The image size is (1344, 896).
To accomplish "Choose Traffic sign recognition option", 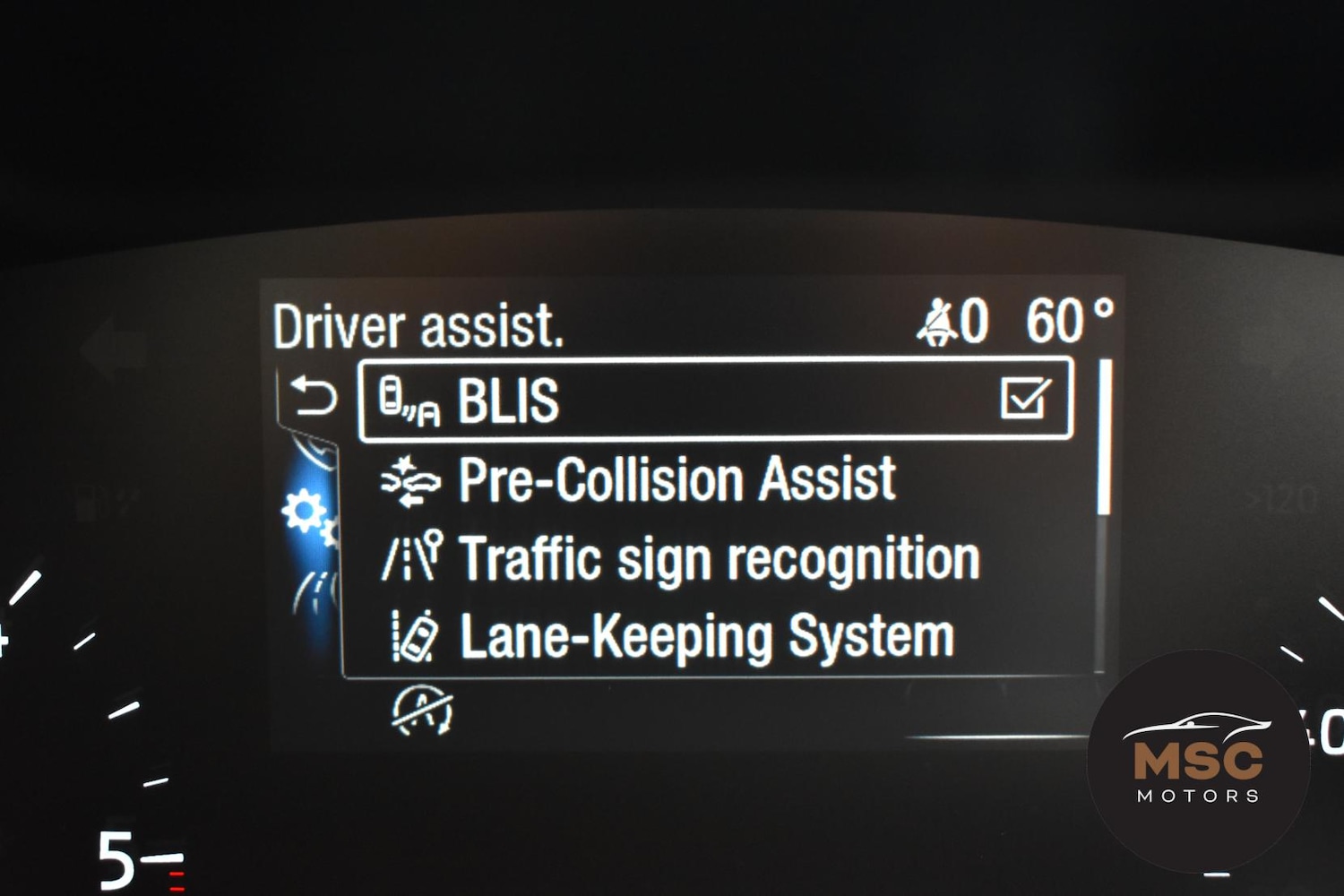I will pyautogui.click(x=719, y=558).
